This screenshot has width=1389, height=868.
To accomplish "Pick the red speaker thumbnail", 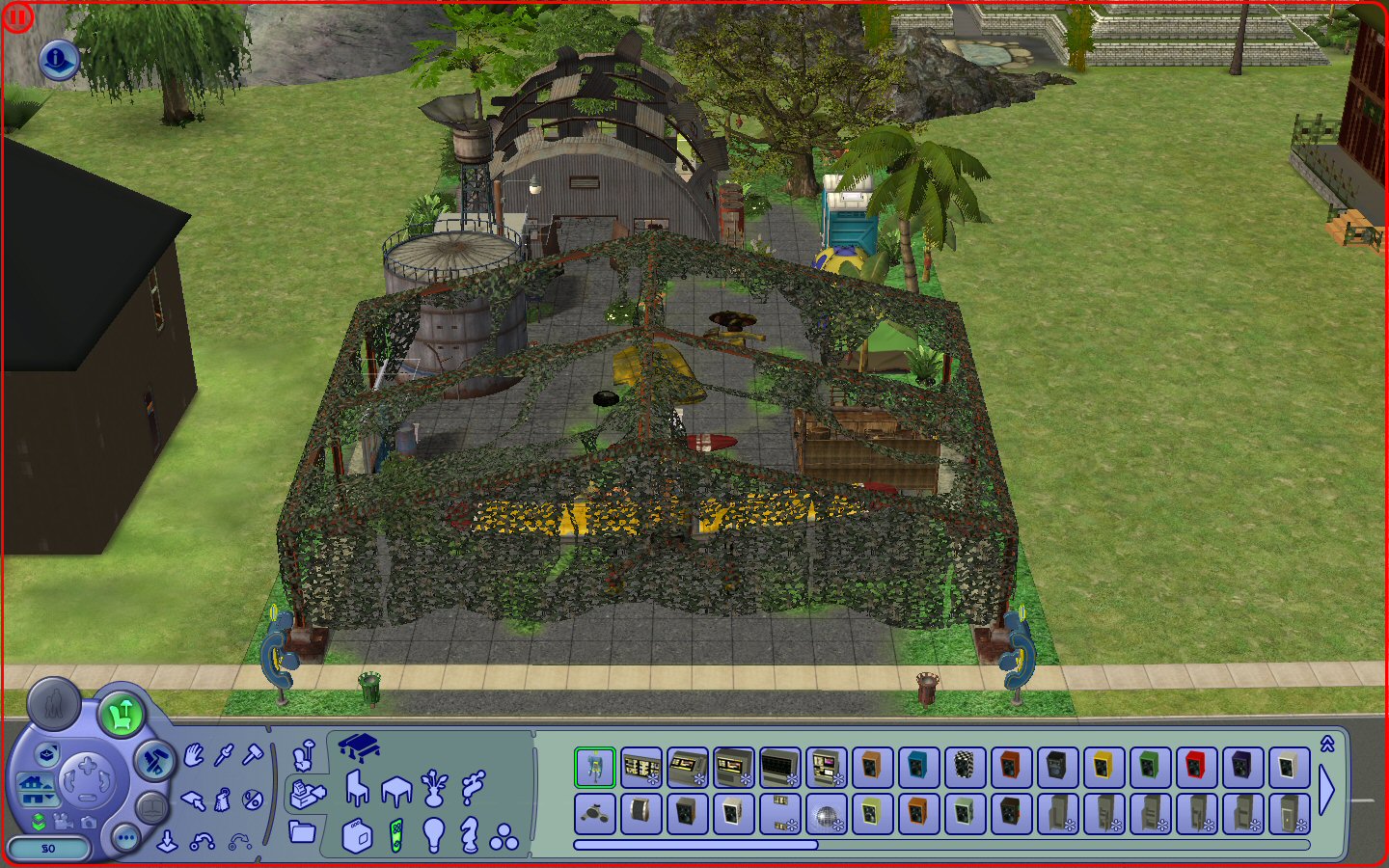I will click(1195, 768).
